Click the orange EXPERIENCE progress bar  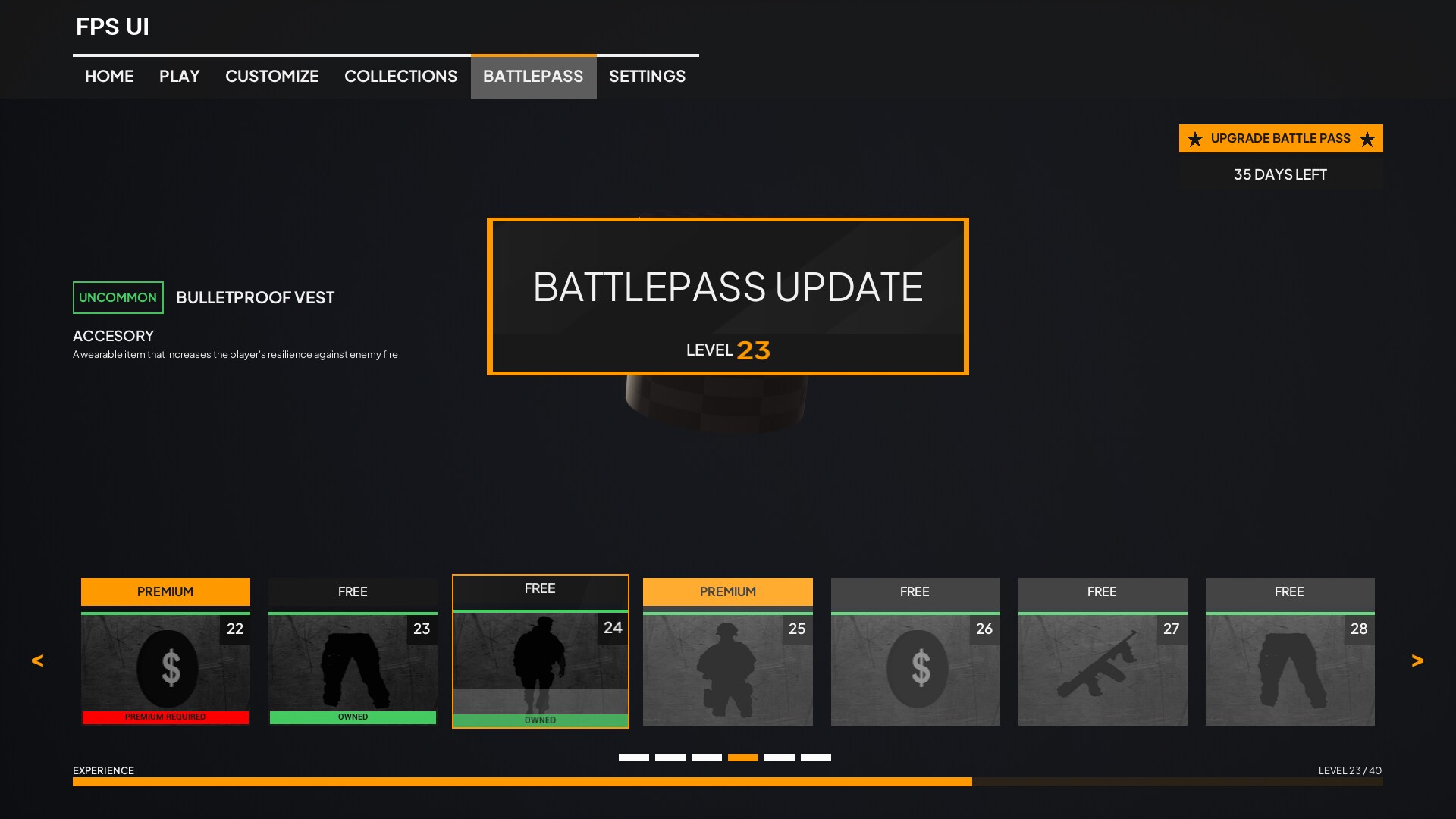pos(523,782)
